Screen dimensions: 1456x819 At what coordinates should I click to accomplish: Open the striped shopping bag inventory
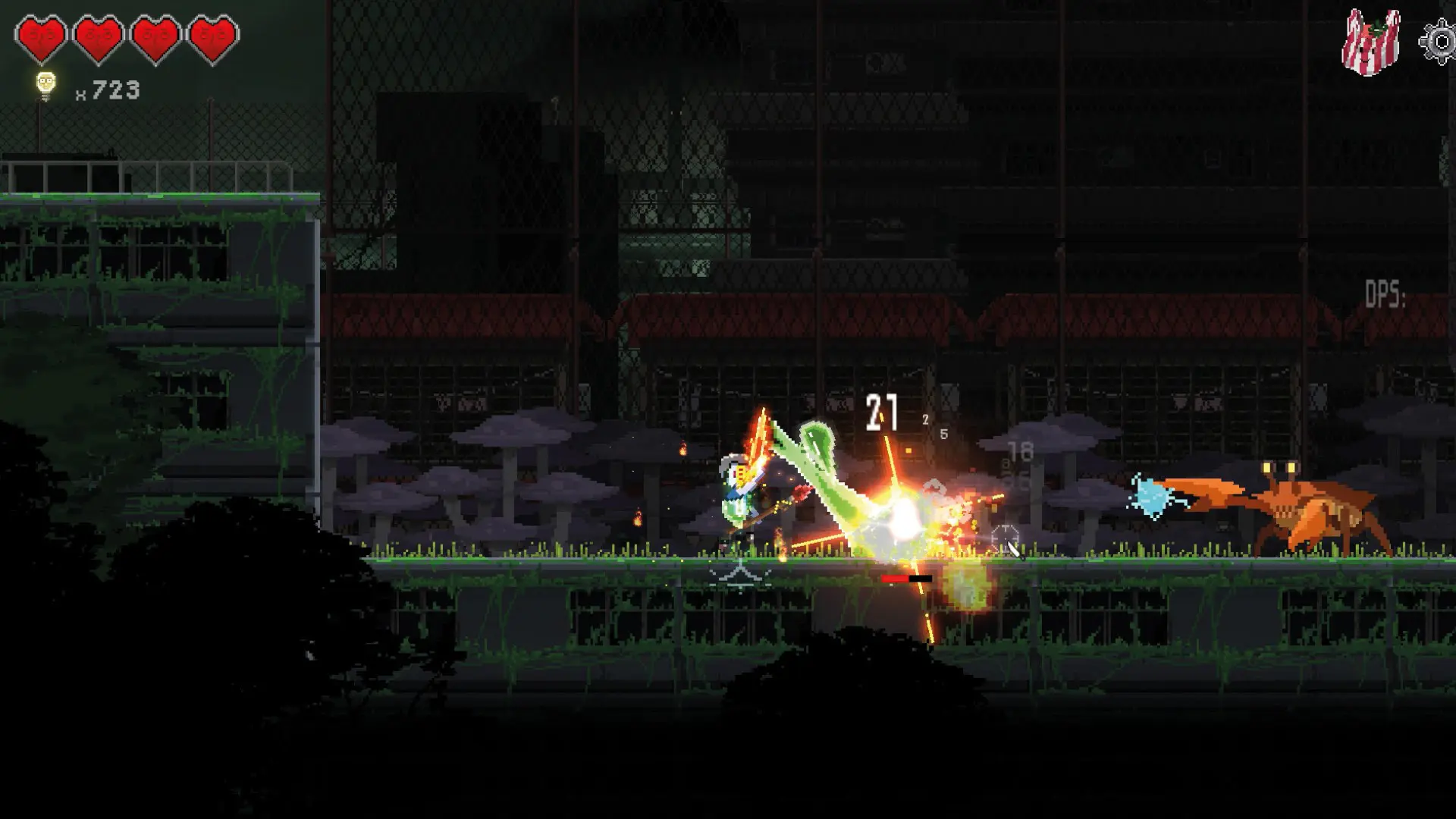pyautogui.click(x=1371, y=43)
